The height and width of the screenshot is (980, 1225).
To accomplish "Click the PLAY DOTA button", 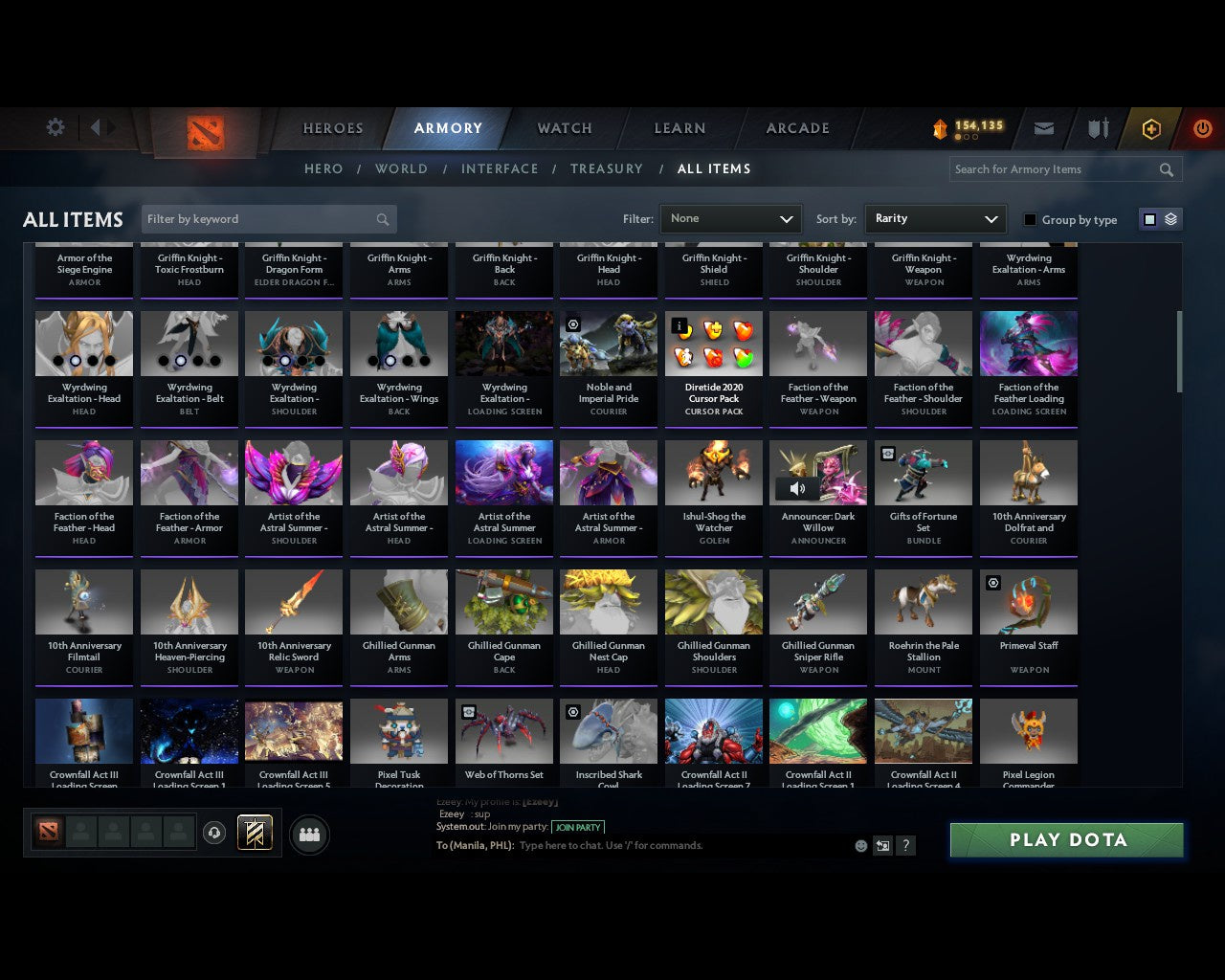I will tap(1066, 839).
